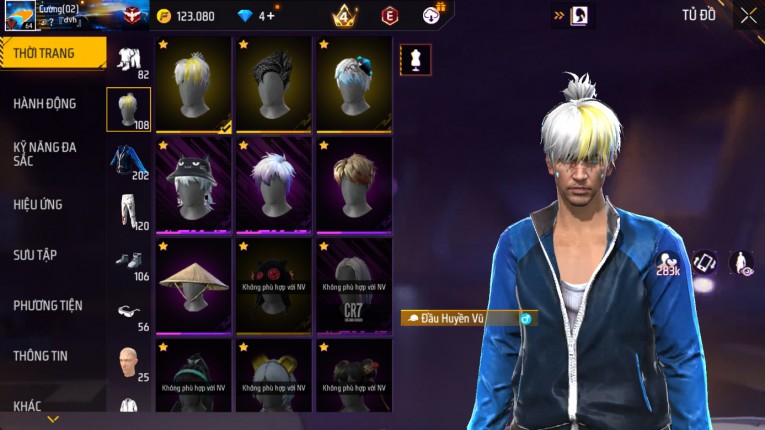The width and height of the screenshot is (765, 430).
Task: Select the blue jacket subcategory
Action: point(128,160)
